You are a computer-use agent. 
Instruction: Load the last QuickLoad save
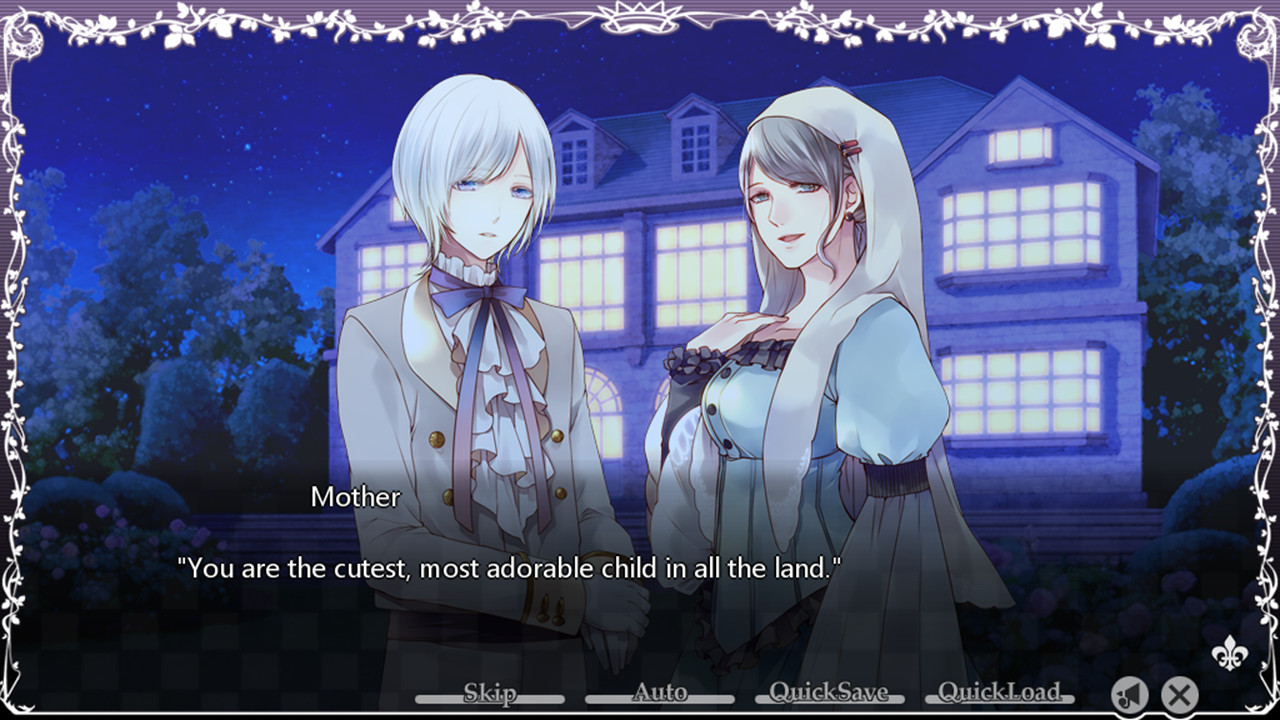pyautogui.click(x=999, y=693)
